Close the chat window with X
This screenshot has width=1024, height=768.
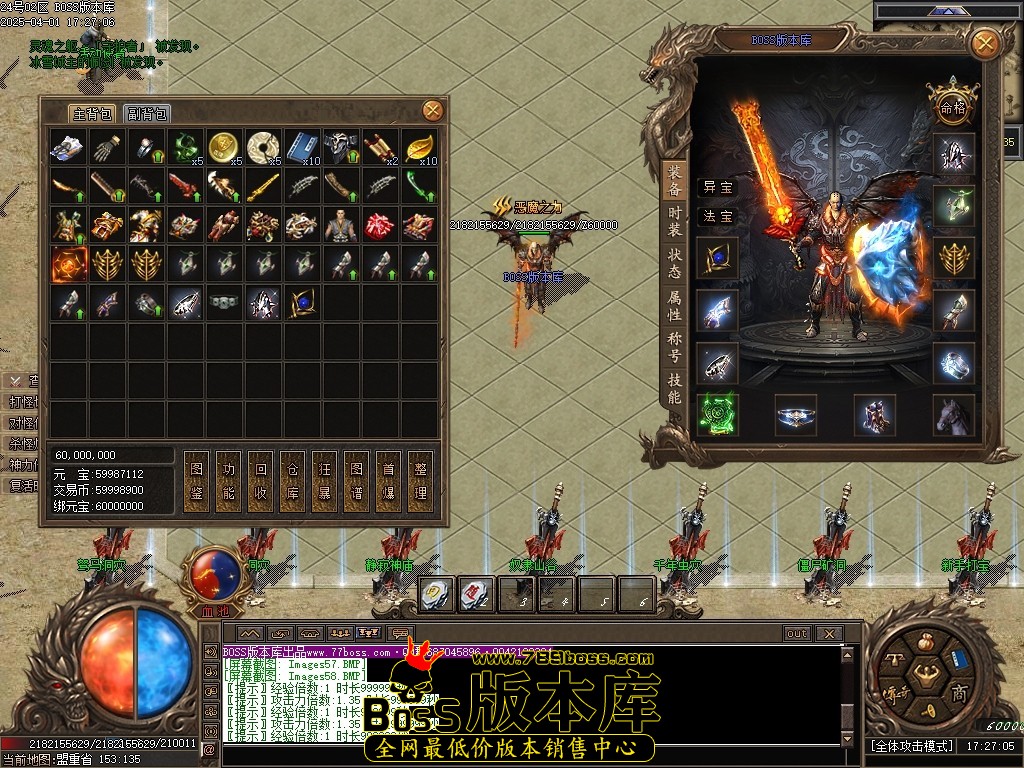pyautogui.click(x=828, y=633)
